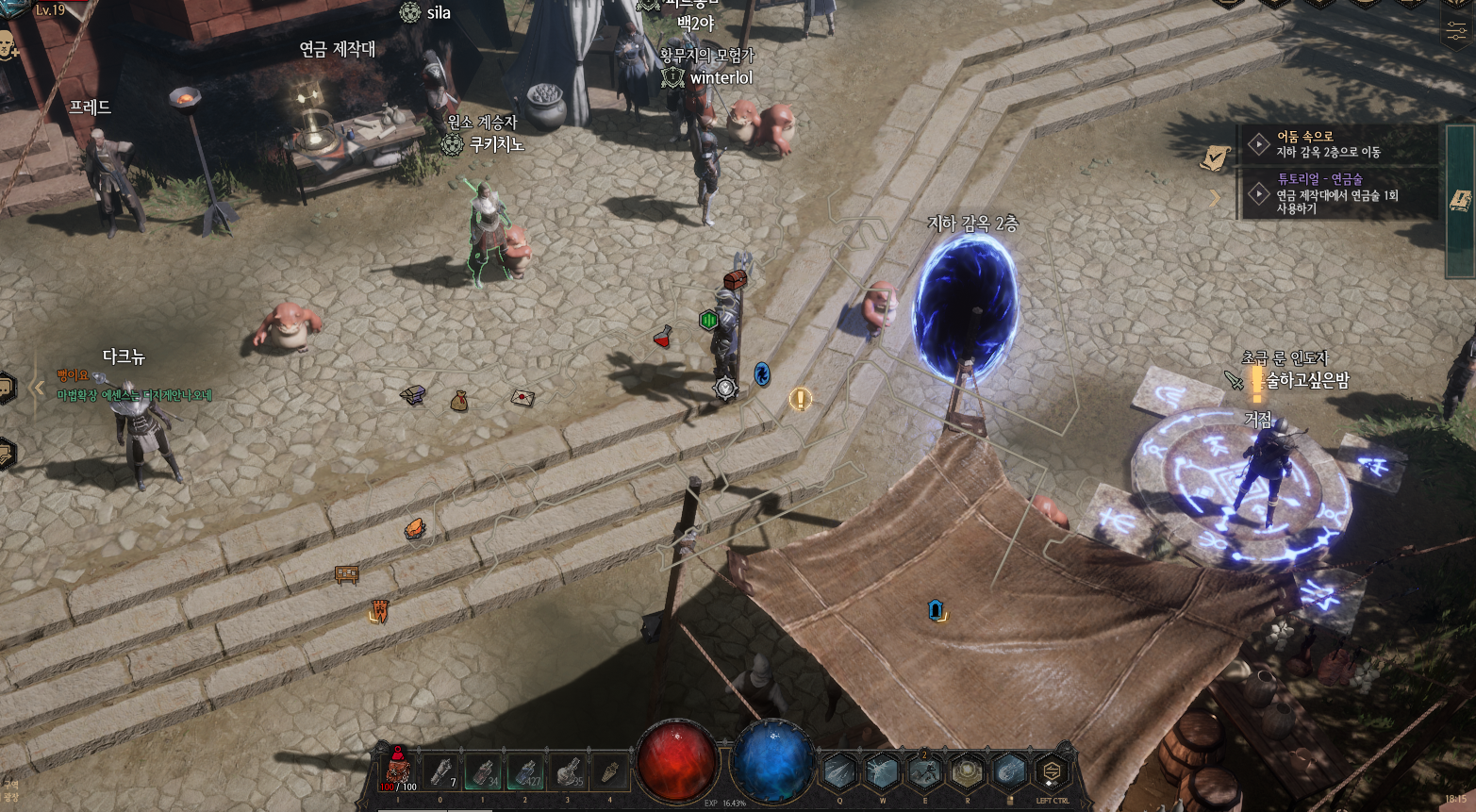The height and width of the screenshot is (812, 1476).
Task: Expand the chat panel double-chevron arrow
Action: [x=39, y=387]
